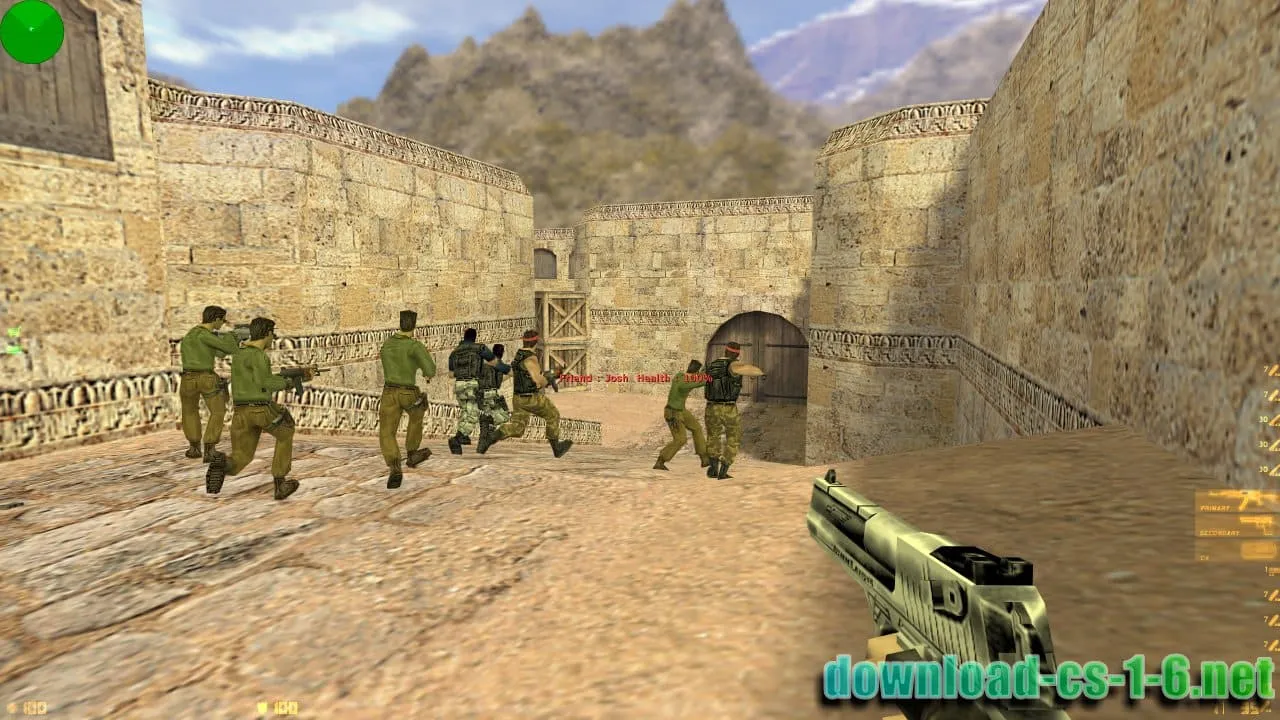Click the health cross icon bottom left
The image size is (1280, 720).
coord(10,706)
